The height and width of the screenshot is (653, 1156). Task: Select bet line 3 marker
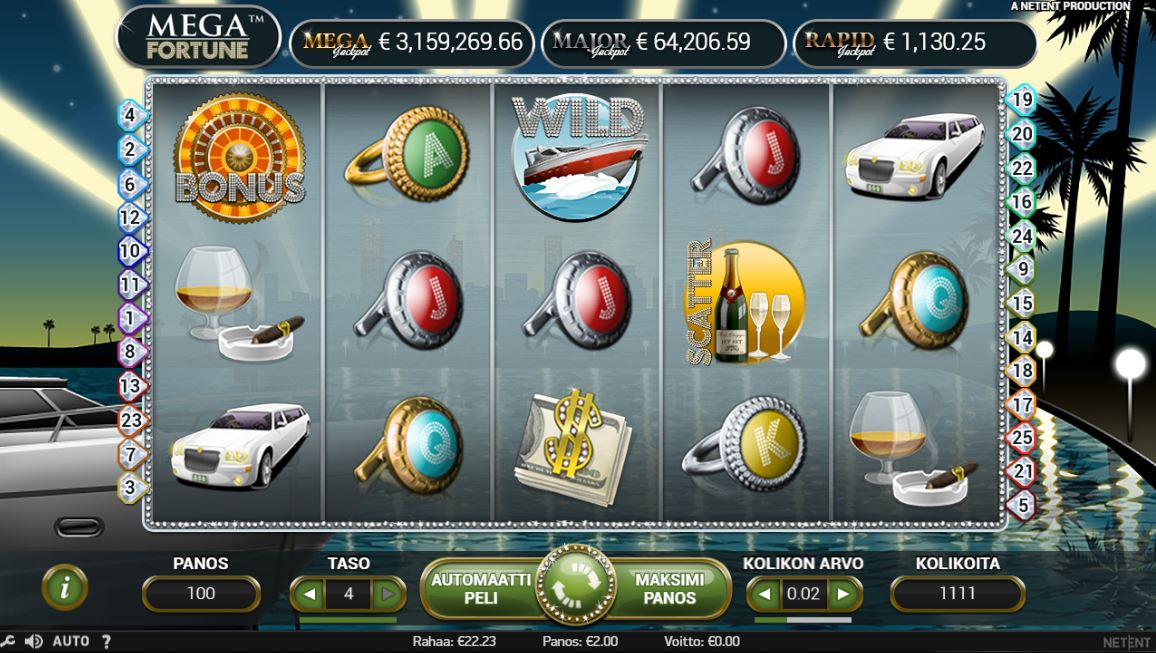pos(130,487)
